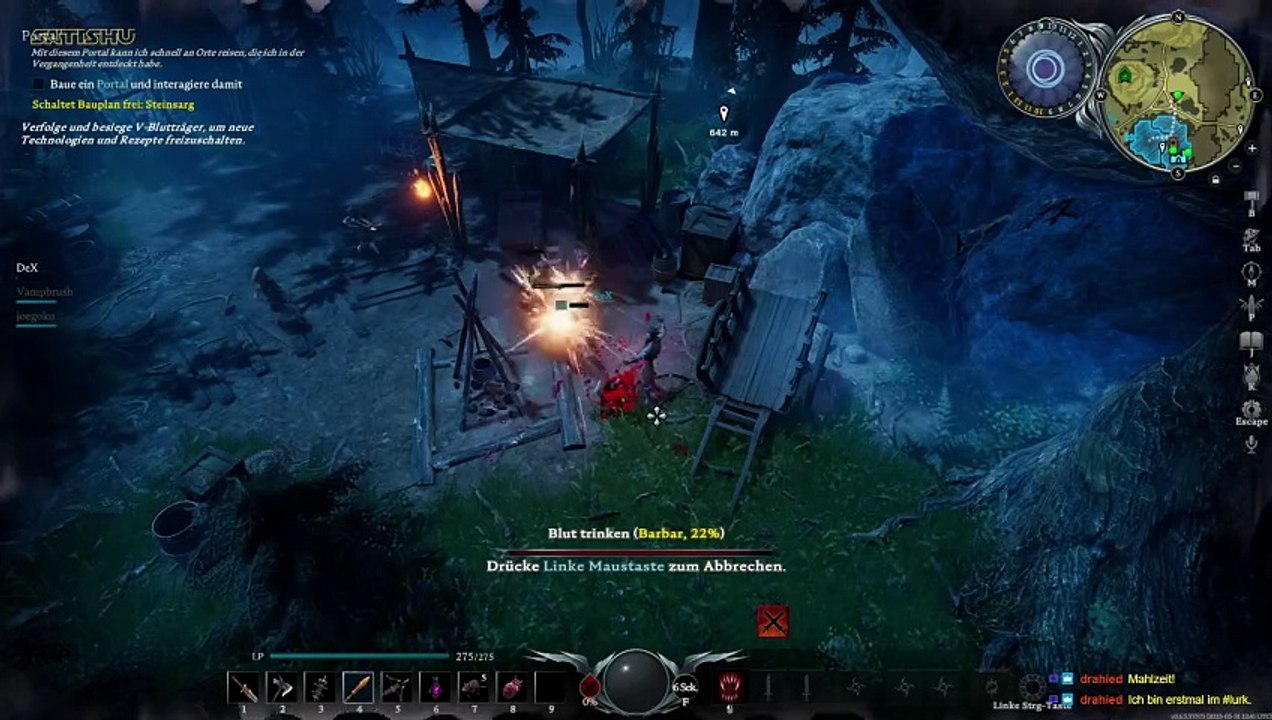Select clan member Vampbrush in the list

[44, 292]
